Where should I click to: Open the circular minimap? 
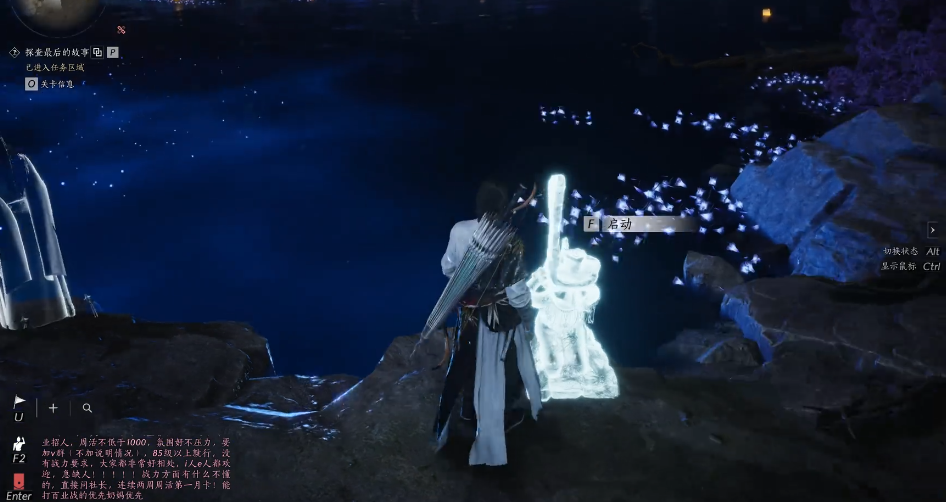[62, 12]
